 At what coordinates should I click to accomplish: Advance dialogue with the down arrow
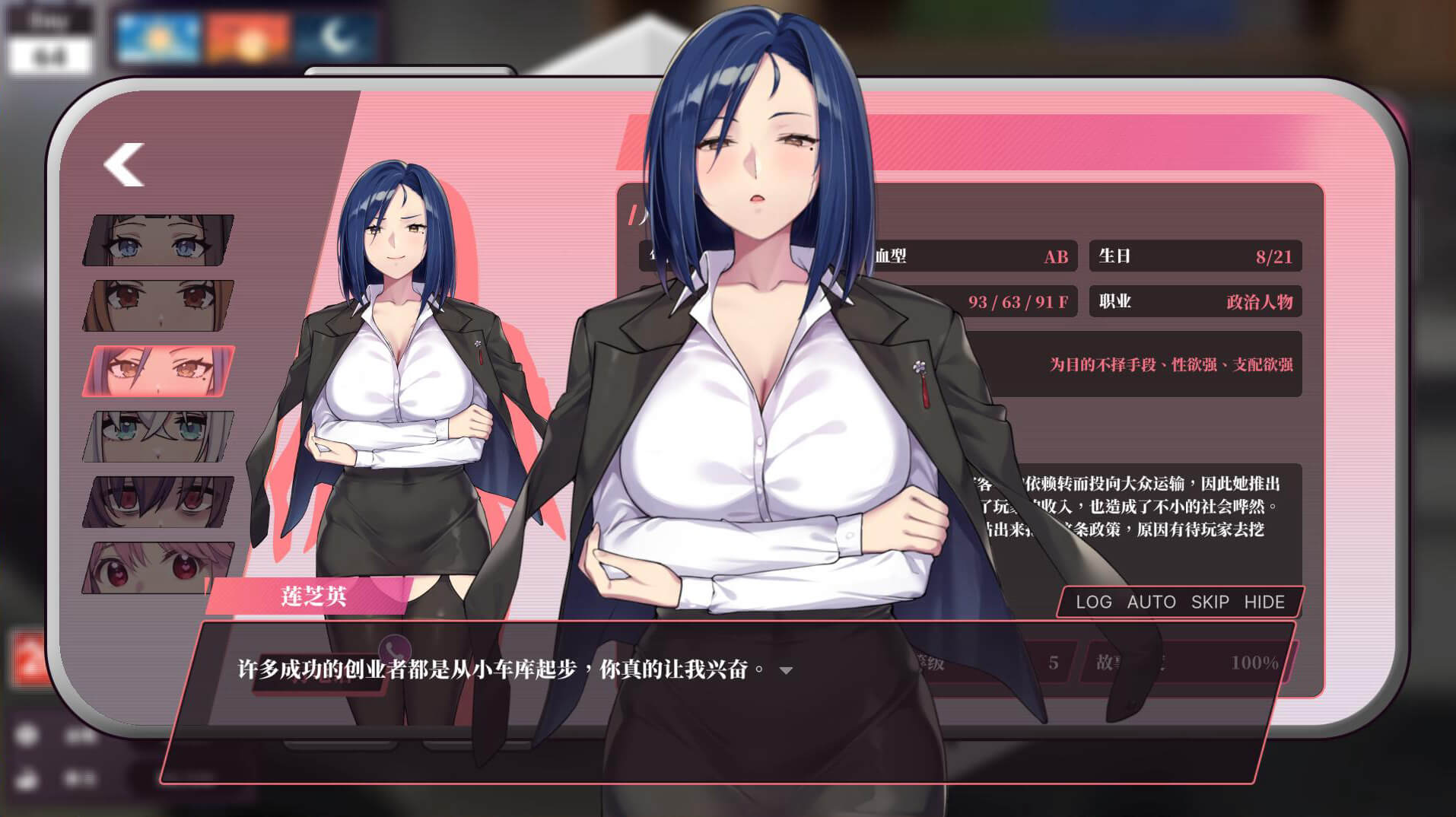787,670
